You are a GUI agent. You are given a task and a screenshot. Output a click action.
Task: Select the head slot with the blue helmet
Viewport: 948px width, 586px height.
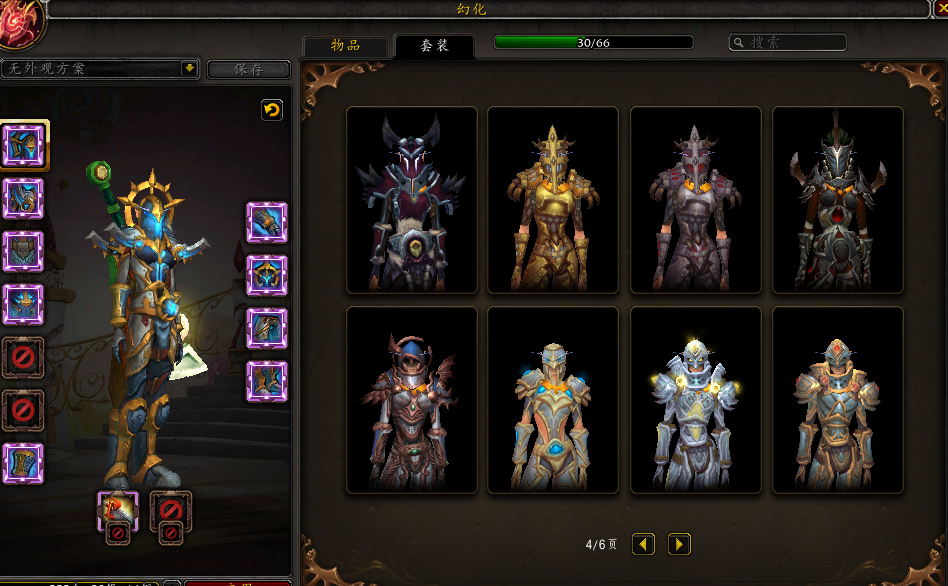point(24,145)
